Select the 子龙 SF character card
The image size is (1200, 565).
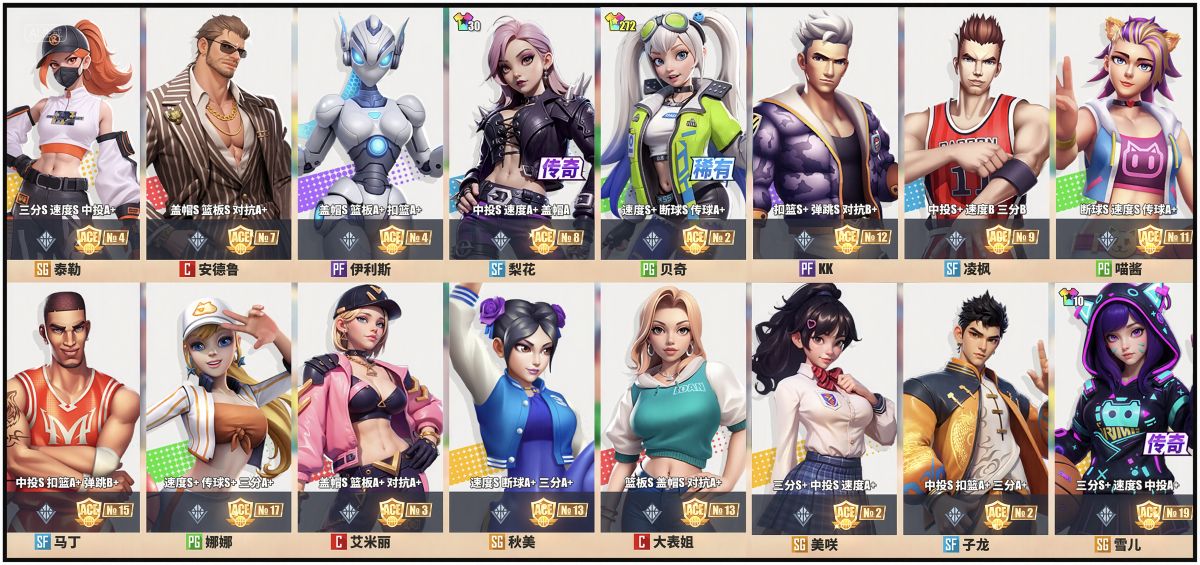point(975,410)
